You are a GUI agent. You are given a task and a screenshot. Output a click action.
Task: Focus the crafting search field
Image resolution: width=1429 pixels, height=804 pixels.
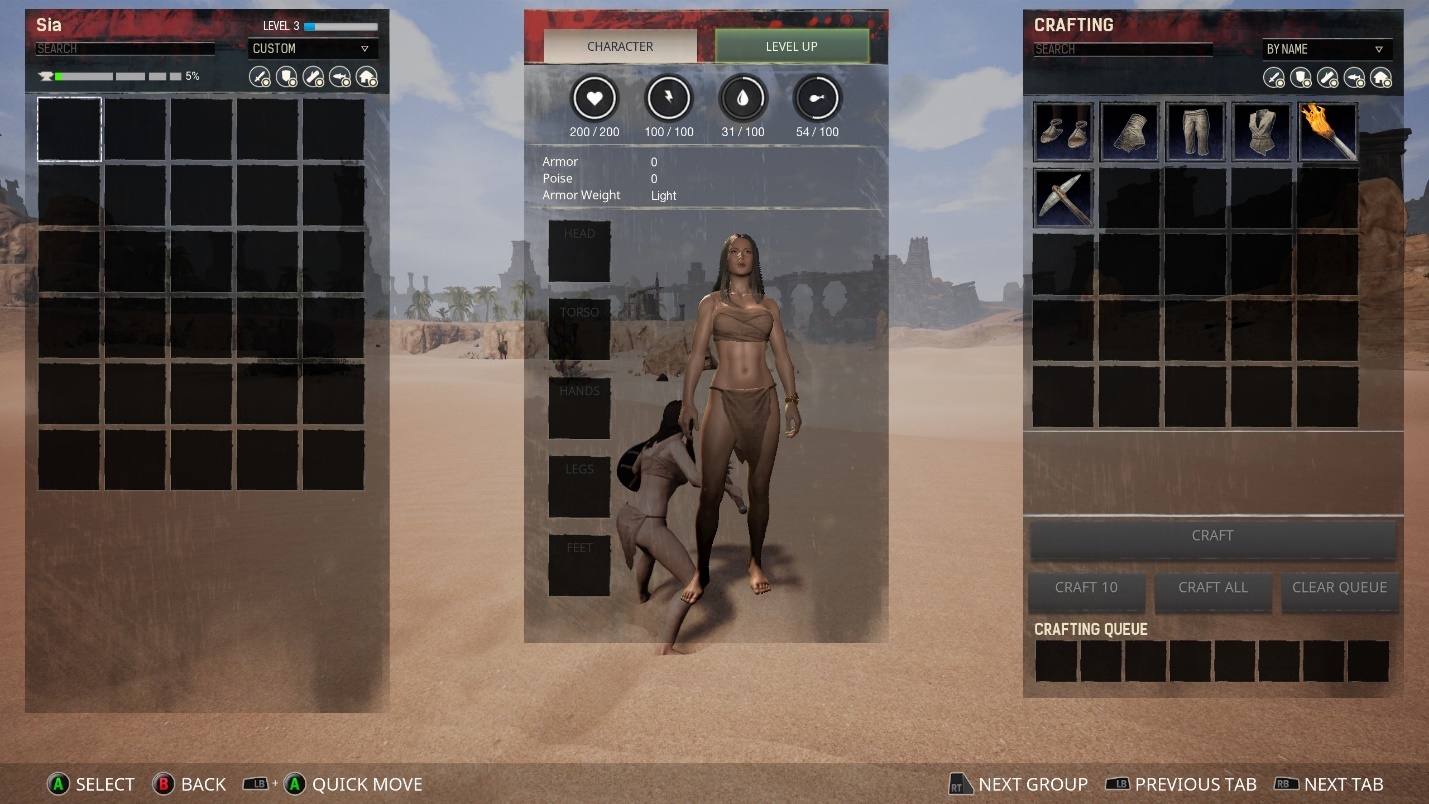click(x=1122, y=49)
